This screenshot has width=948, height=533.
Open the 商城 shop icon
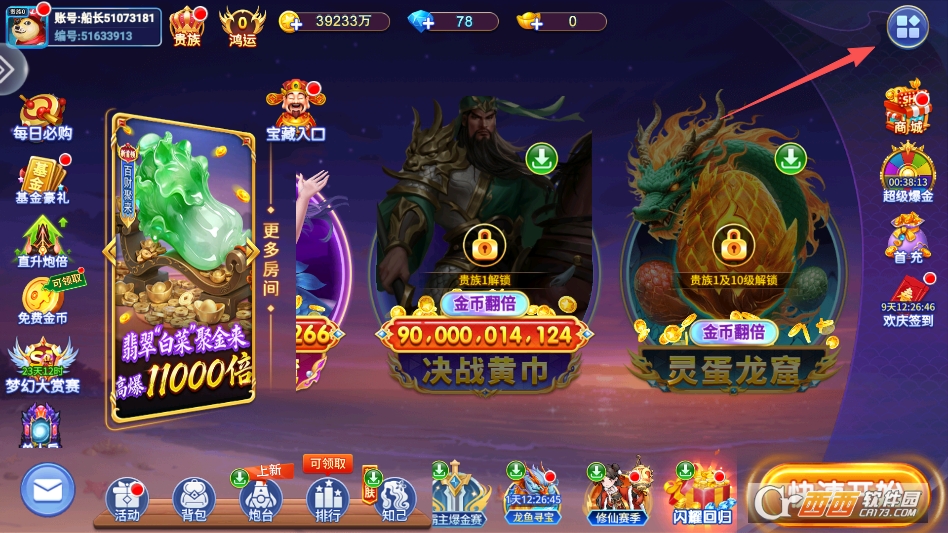(x=907, y=111)
